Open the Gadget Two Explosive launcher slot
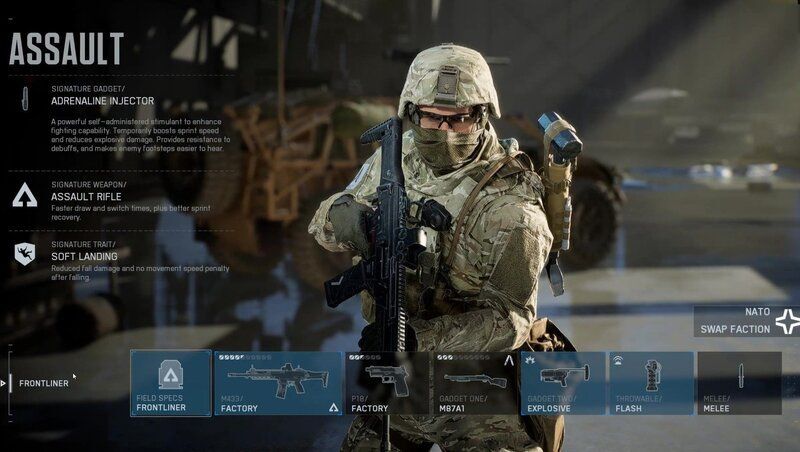The image size is (800, 452). 562,382
